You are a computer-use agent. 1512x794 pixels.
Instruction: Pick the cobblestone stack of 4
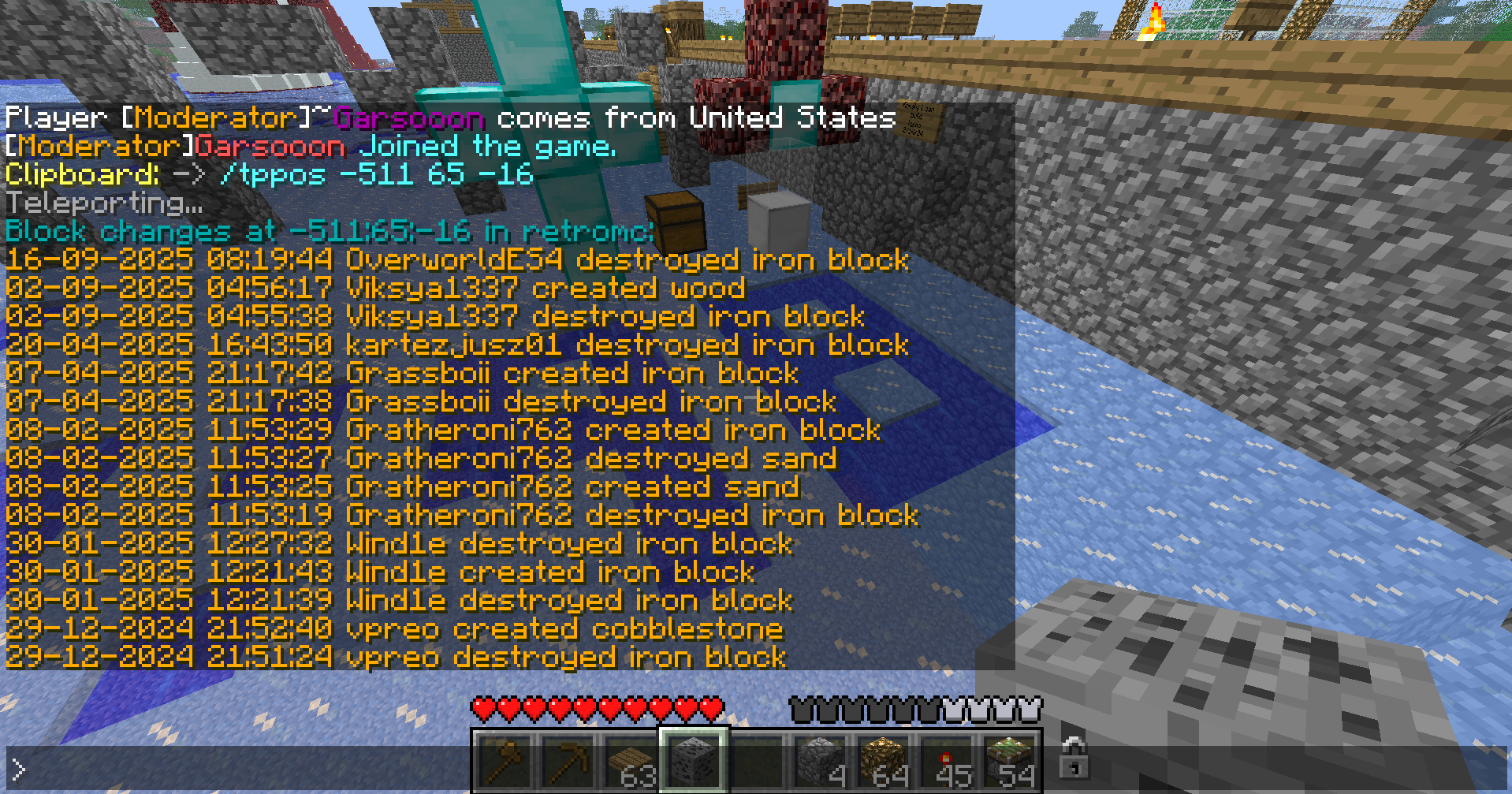(x=820, y=761)
